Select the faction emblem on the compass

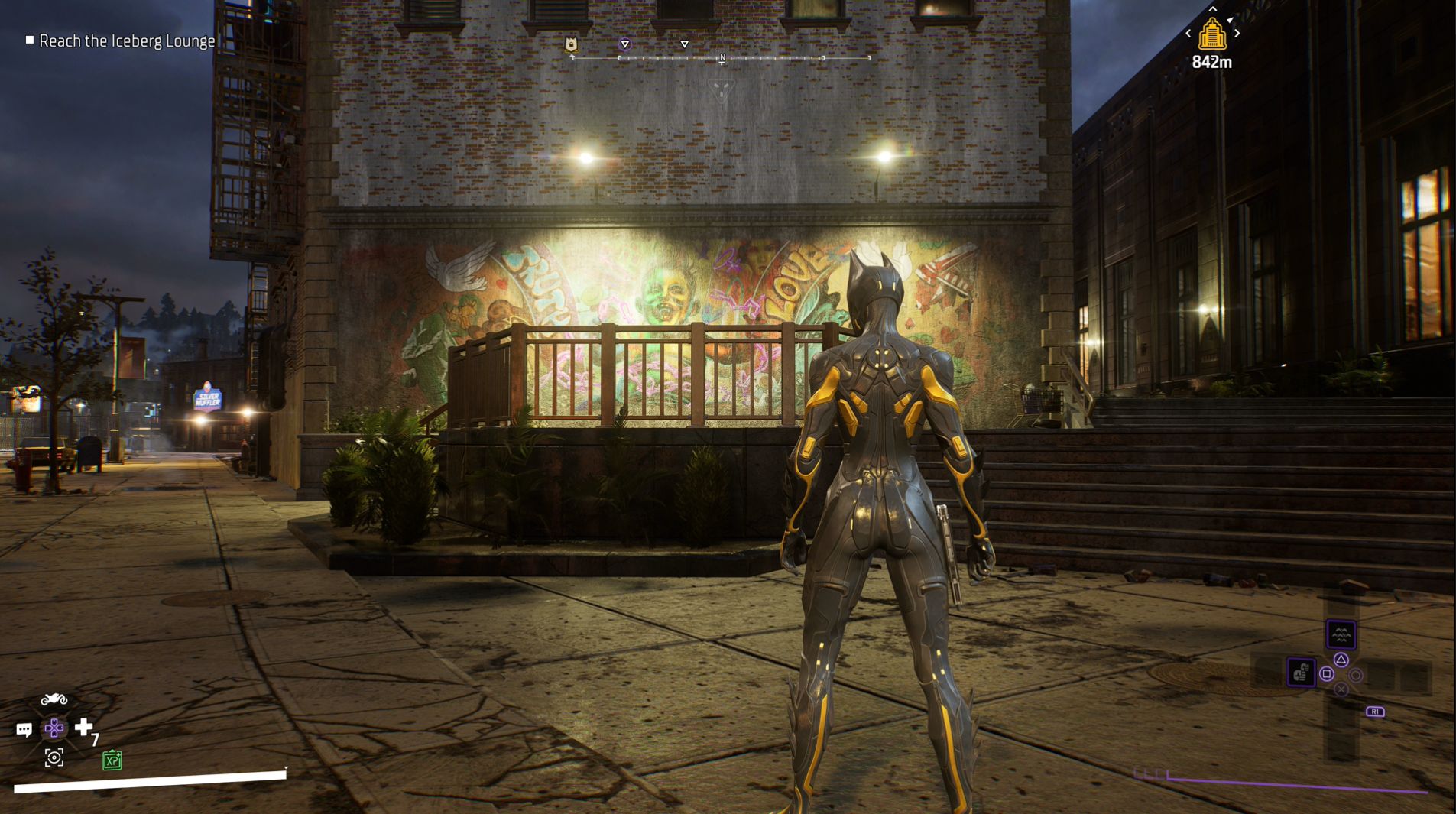click(571, 44)
